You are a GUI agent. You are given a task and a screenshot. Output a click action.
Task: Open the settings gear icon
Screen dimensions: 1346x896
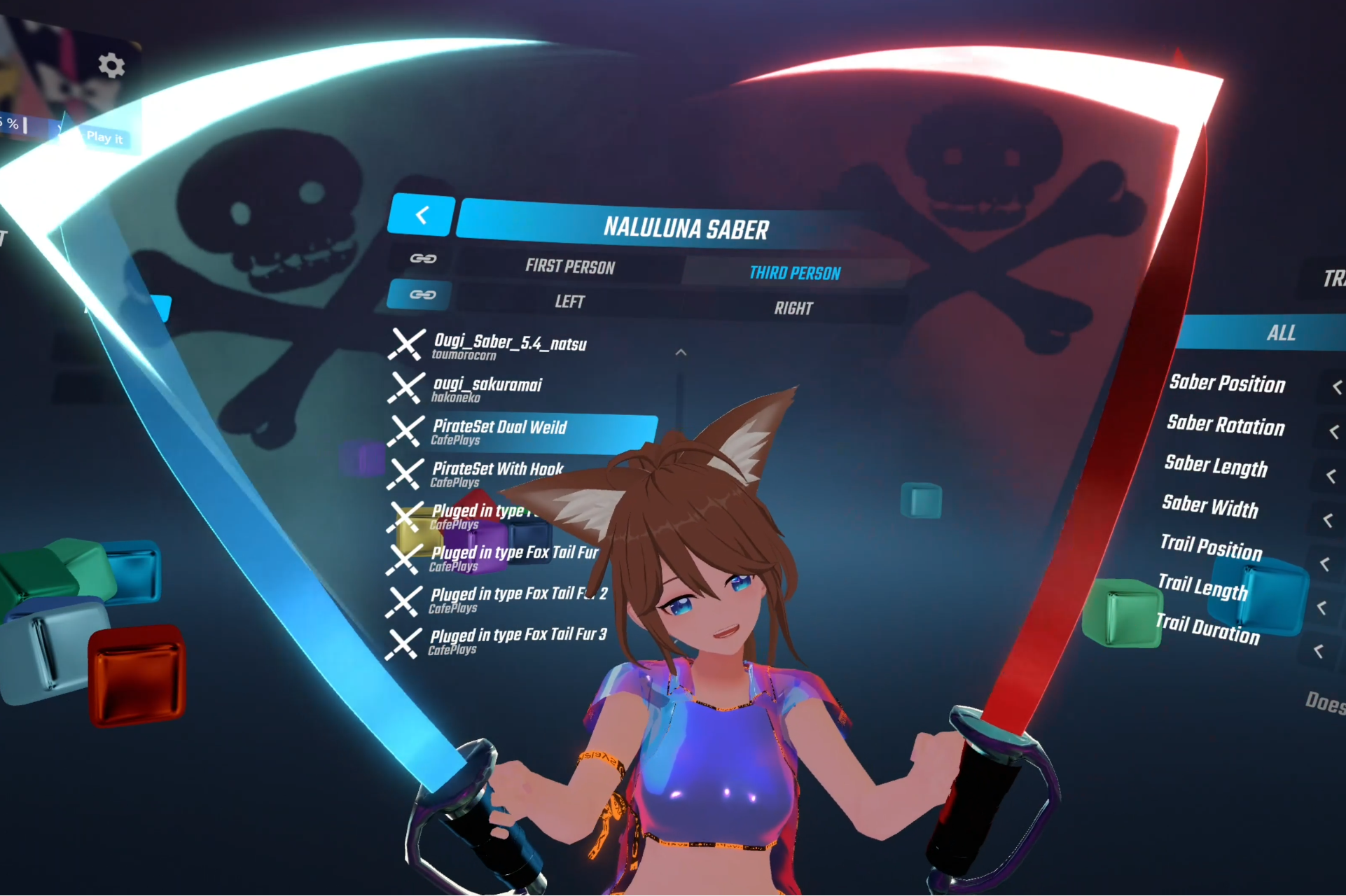coord(111,64)
